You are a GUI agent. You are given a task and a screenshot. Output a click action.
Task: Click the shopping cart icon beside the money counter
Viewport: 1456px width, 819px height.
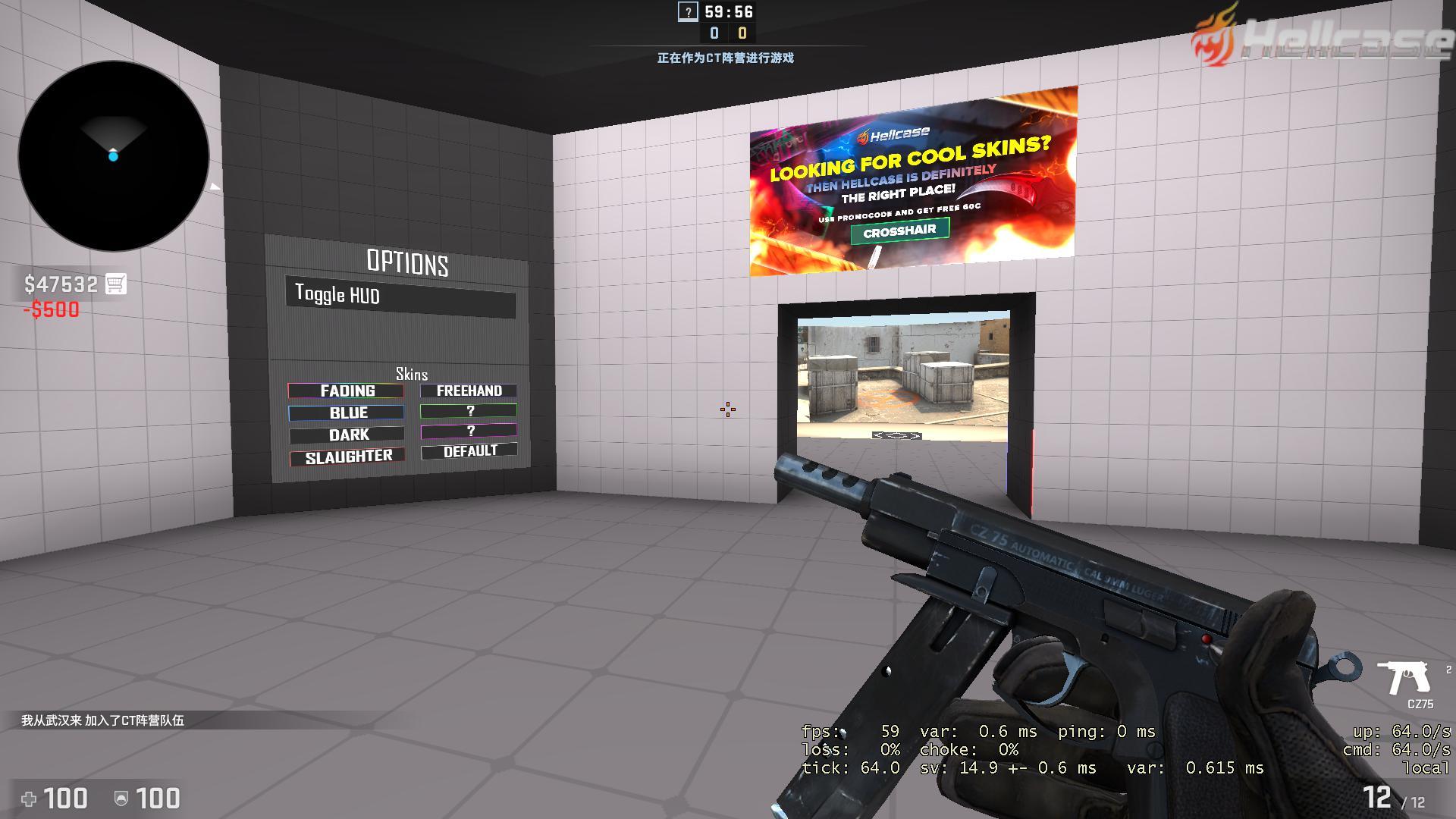coord(115,283)
